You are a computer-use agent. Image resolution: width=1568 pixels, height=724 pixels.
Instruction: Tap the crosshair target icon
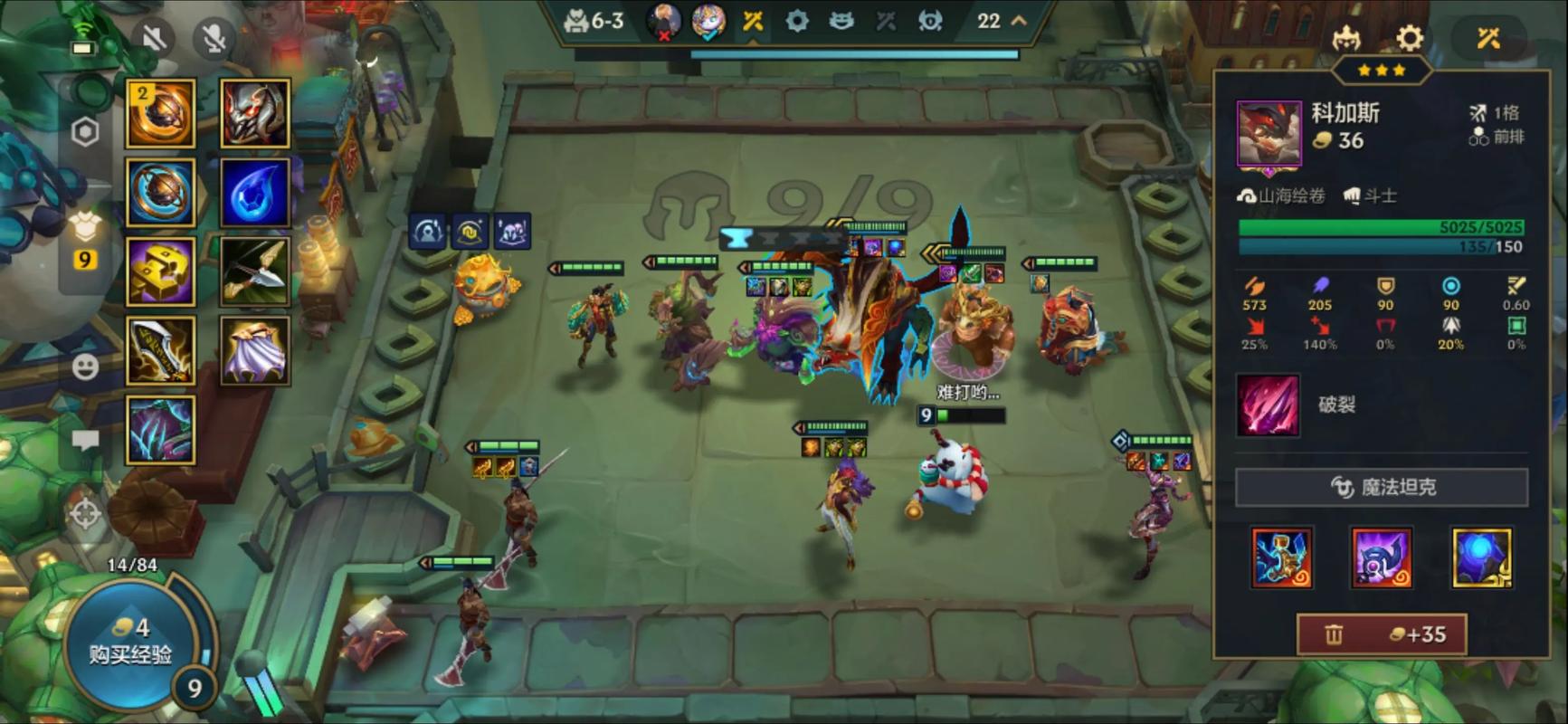point(85,514)
